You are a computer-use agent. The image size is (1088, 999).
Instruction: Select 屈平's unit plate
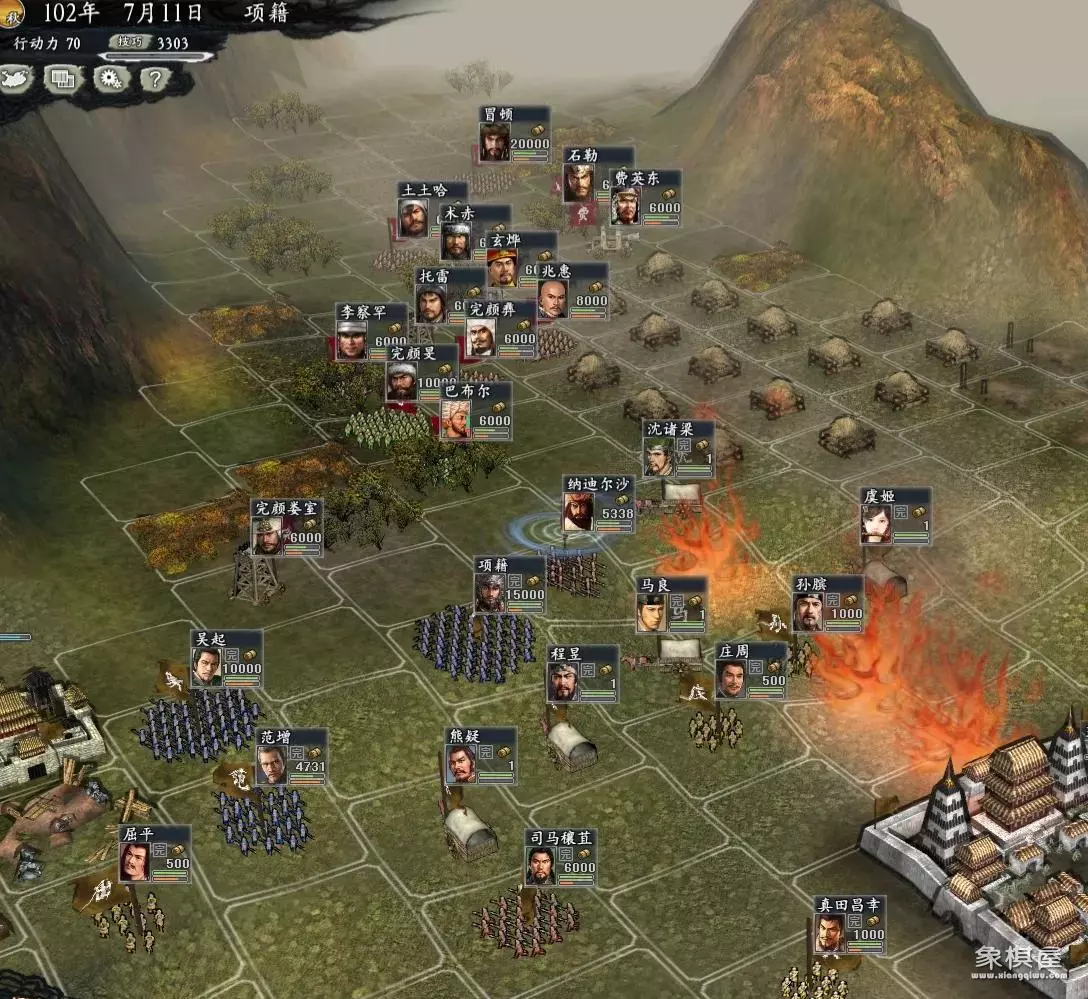[155, 854]
